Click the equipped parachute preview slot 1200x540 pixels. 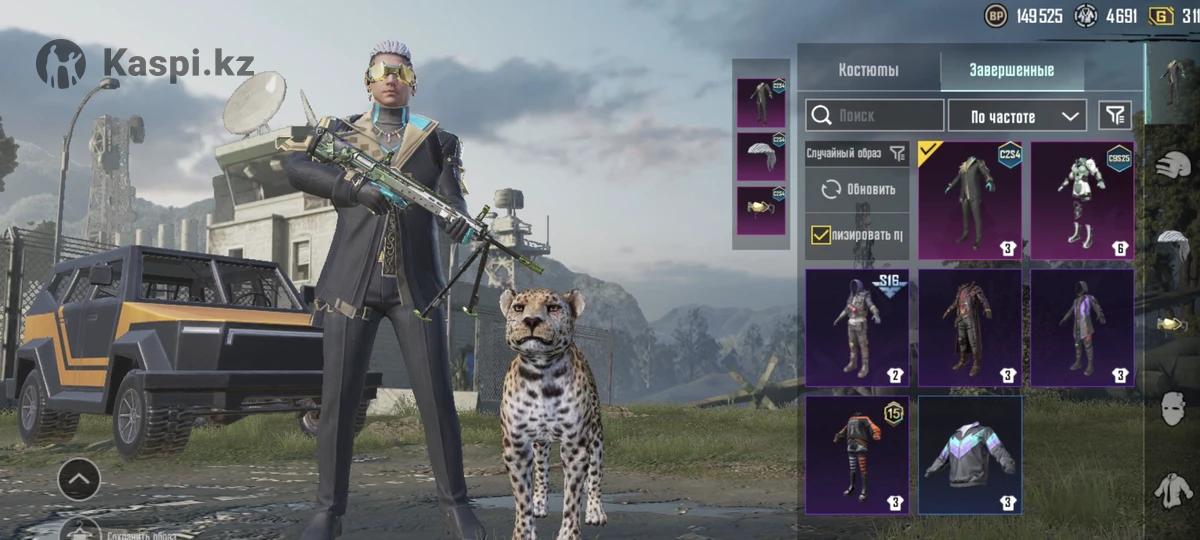click(x=762, y=156)
